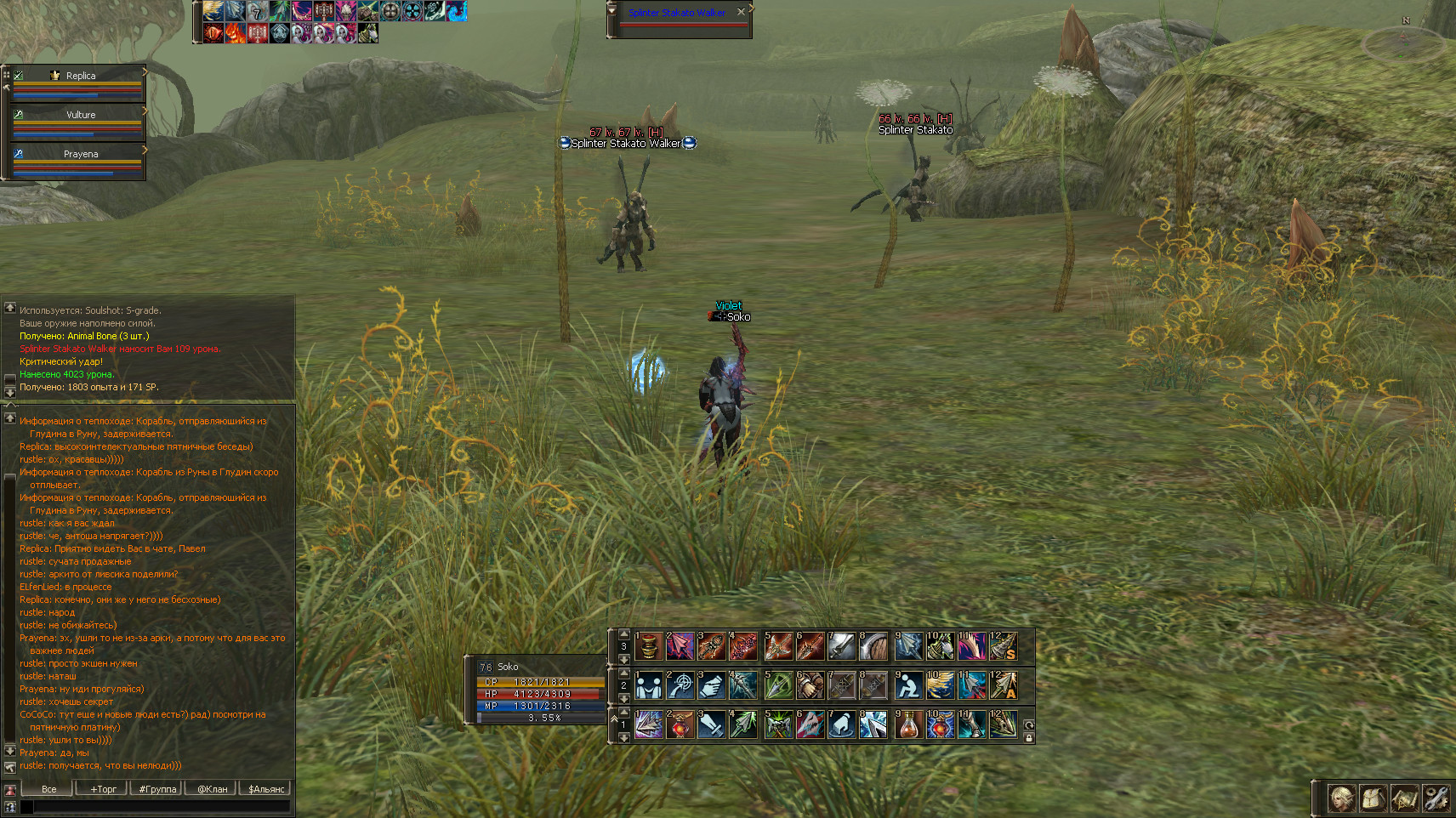Open the character status menu icon
Screen dimensions: 1456x818
[x=1341, y=798]
